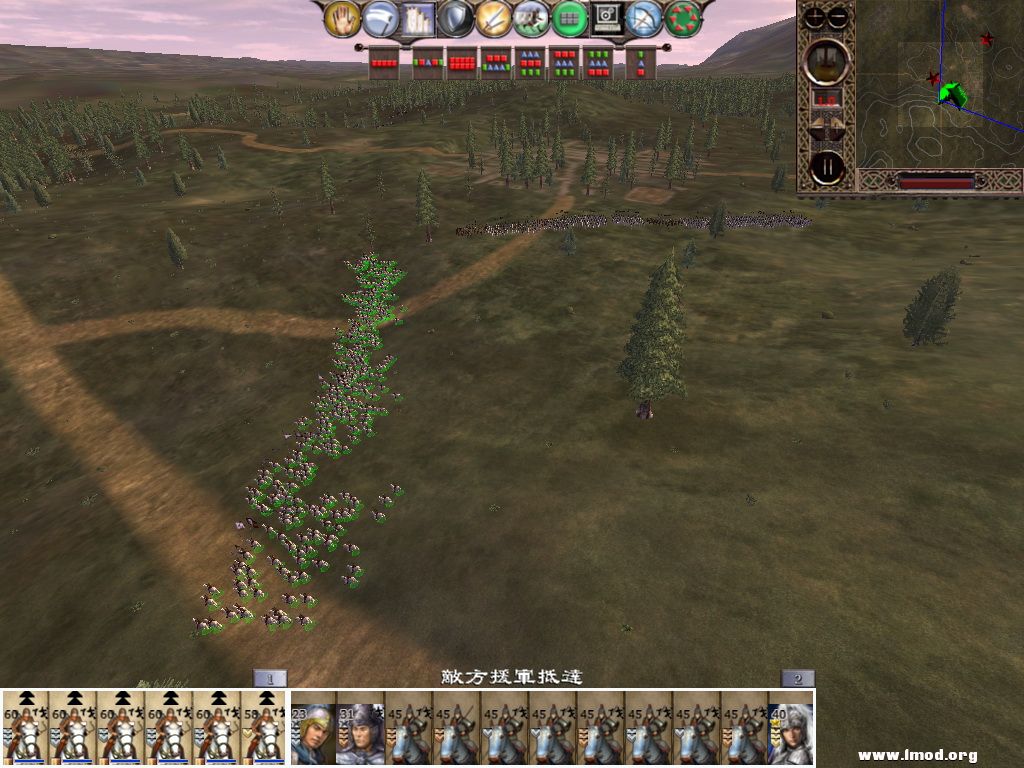The height and width of the screenshot is (768, 1024).
Task: Toggle the green grid formation button
Action: pyautogui.click(x=569, y=19)
